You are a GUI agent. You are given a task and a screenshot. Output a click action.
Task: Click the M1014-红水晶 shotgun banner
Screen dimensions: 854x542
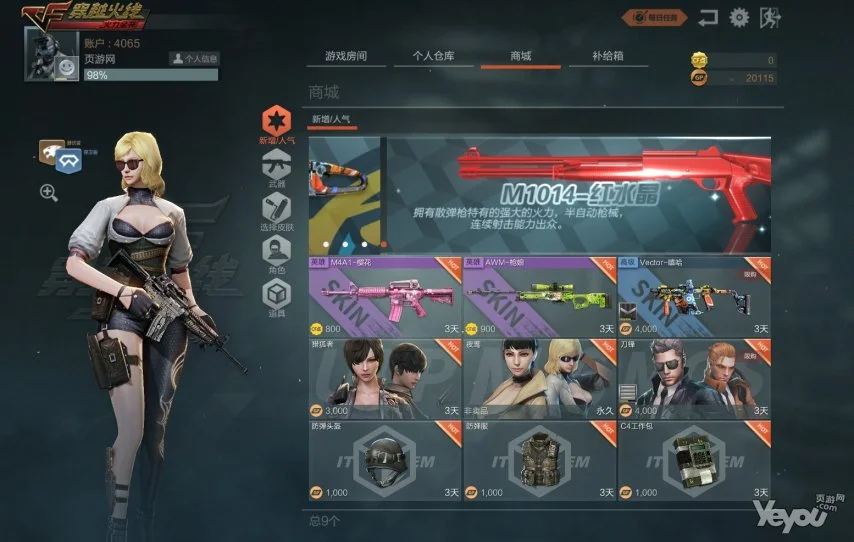(x=580, y=195)
